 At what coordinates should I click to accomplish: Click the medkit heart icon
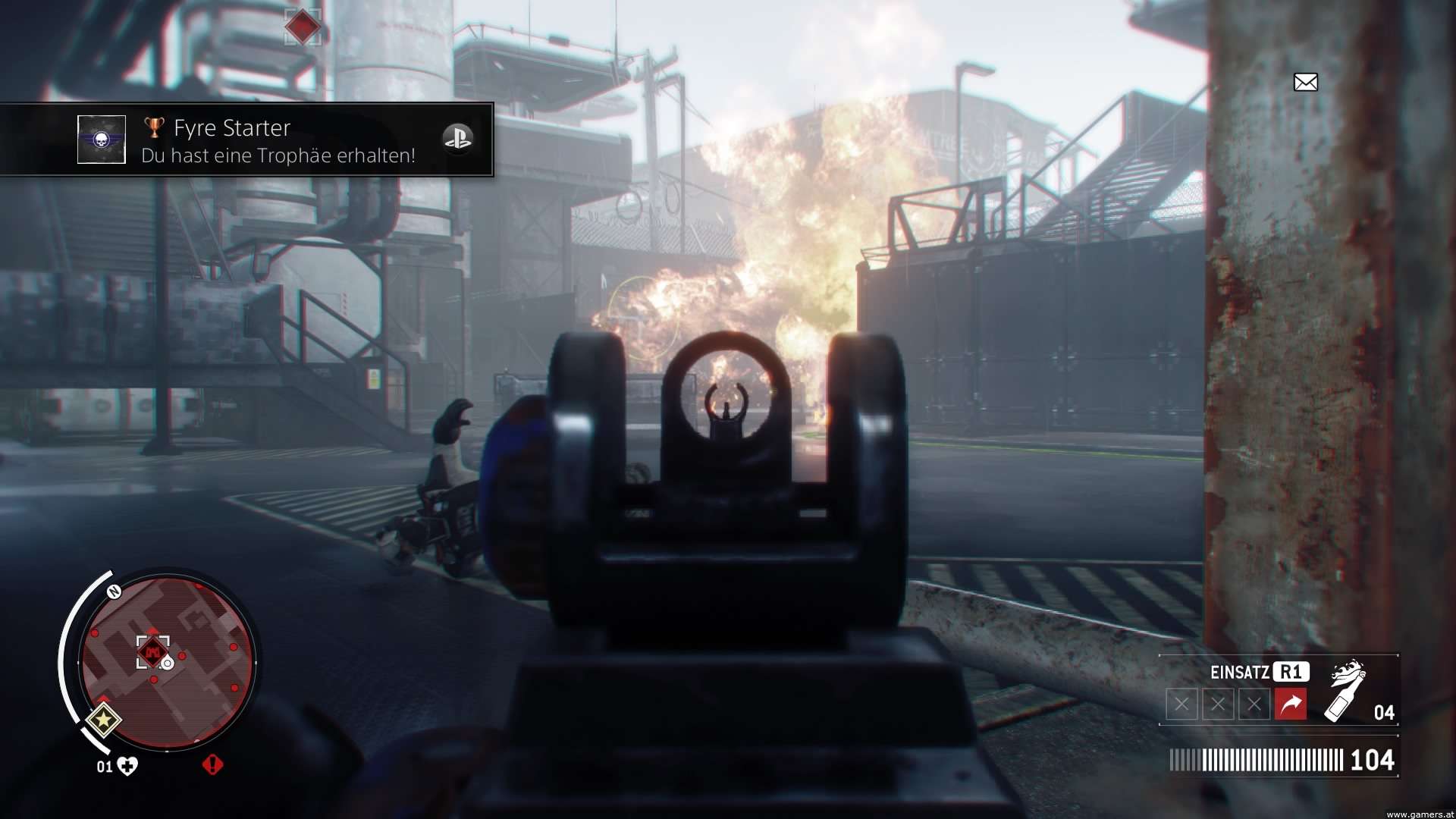[x=127, y=766]
